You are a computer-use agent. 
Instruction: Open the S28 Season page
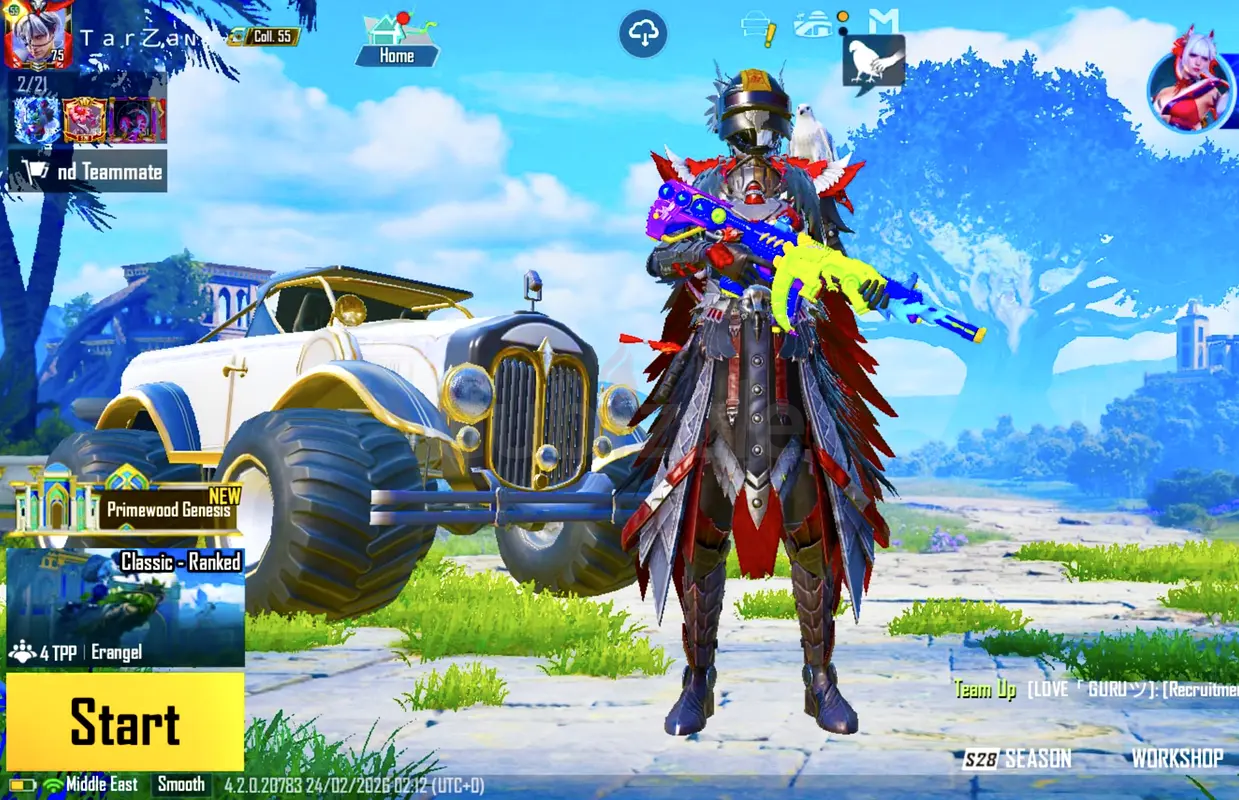coord(1017,759)
